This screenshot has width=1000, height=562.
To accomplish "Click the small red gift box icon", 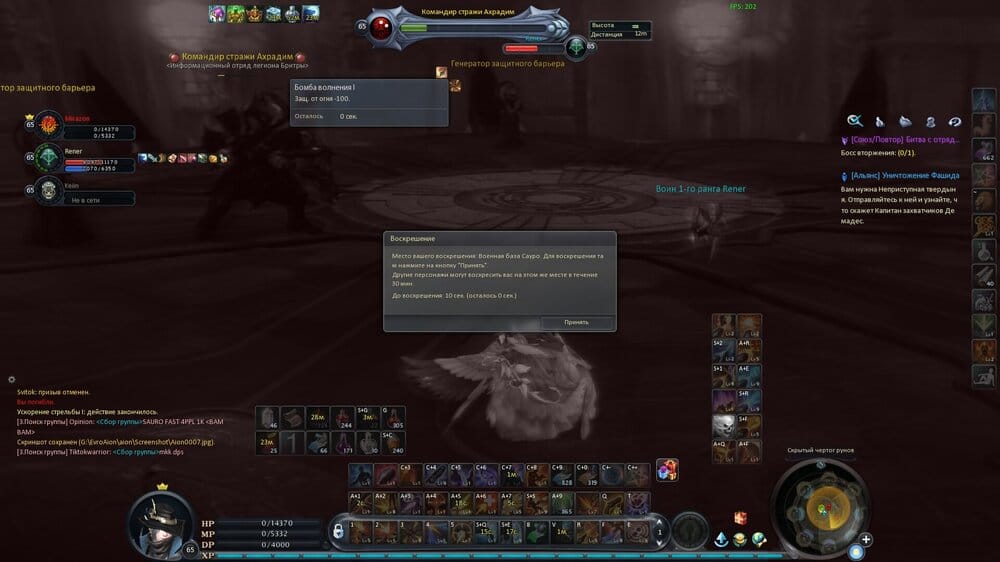I will [740, 517].
